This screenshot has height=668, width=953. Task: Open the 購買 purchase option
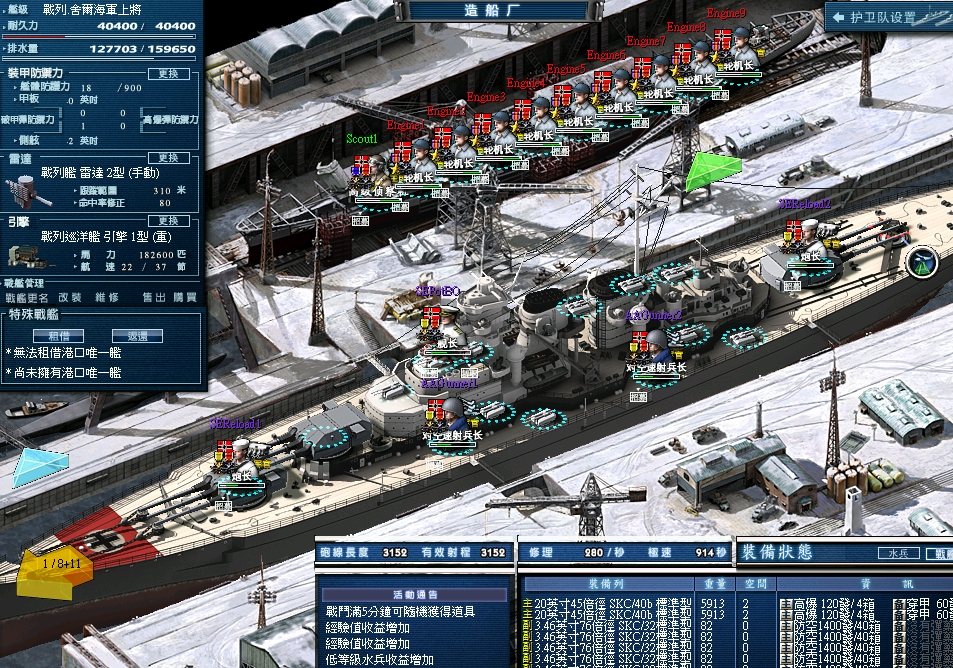(185, 297)
